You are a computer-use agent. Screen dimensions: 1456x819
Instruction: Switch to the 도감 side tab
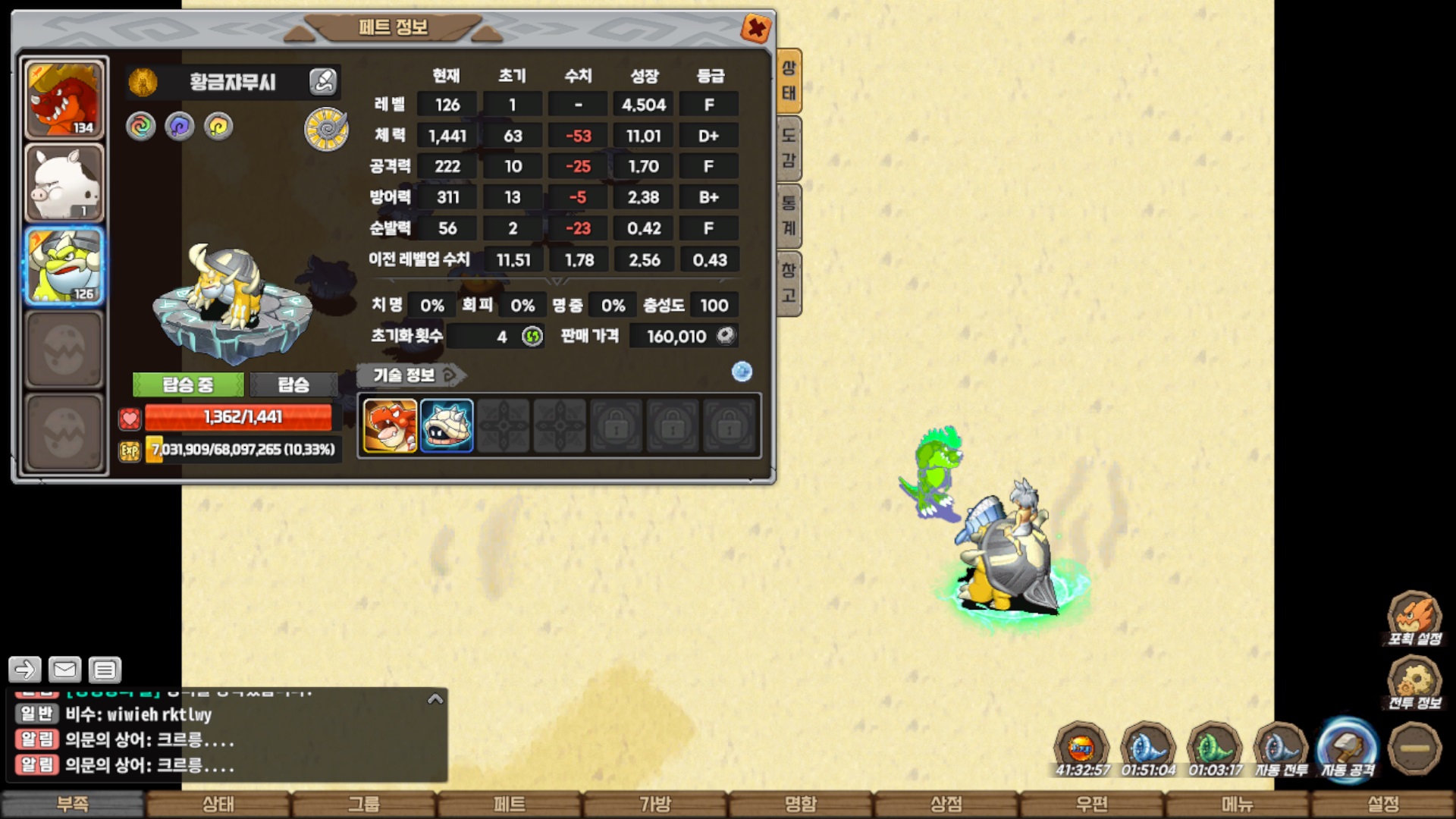click(789, 149)
